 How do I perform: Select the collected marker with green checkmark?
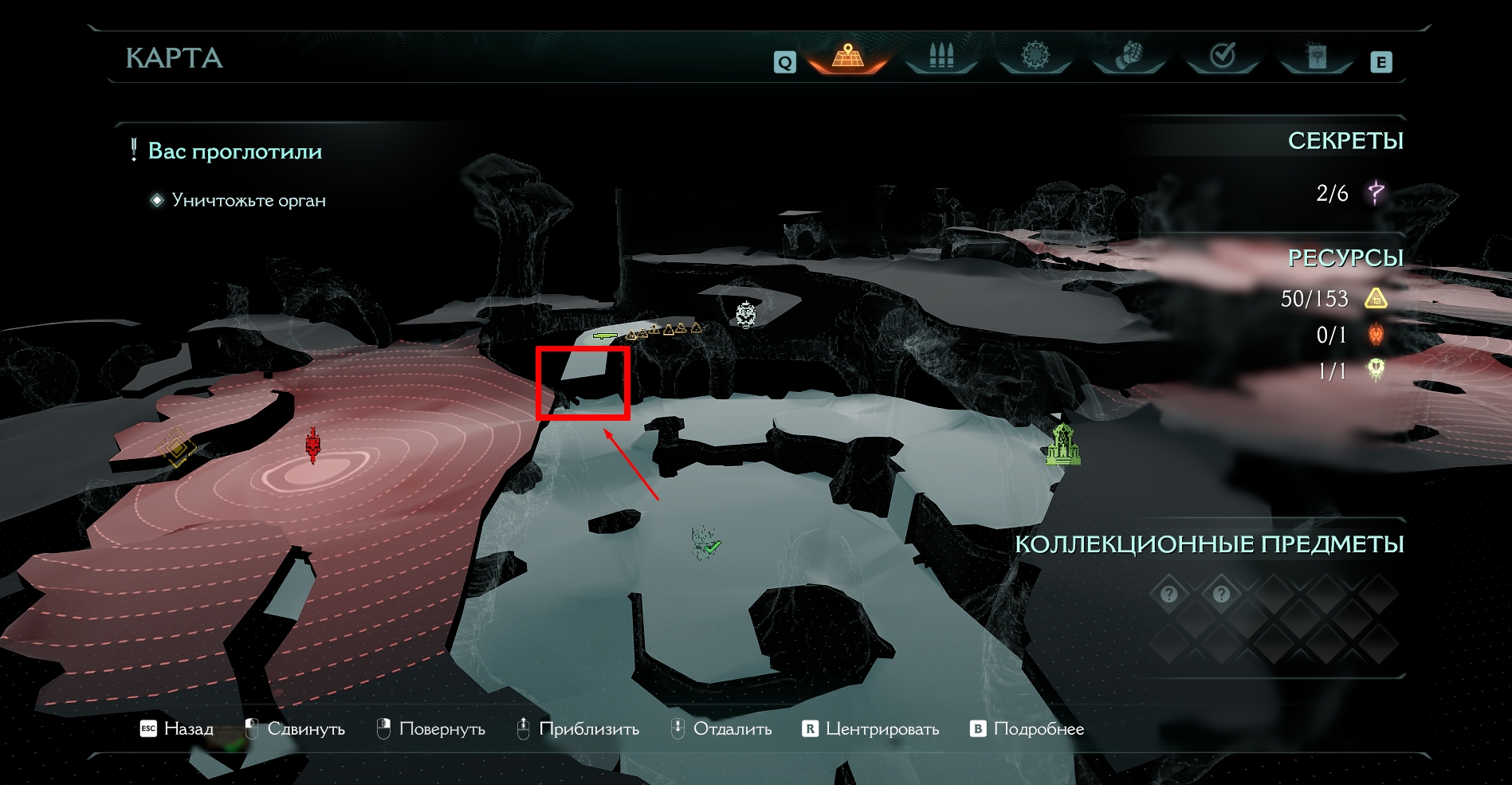pos(705,544)
